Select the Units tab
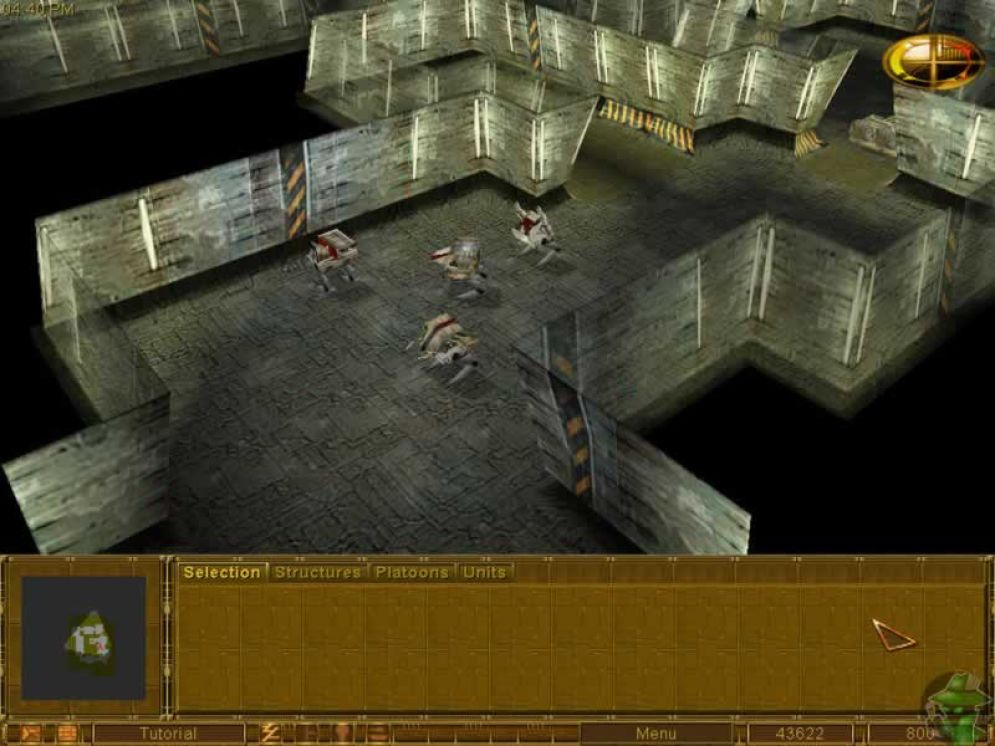Image resolution: width=995 pixels, height=746 pixels. click(484, 572)
